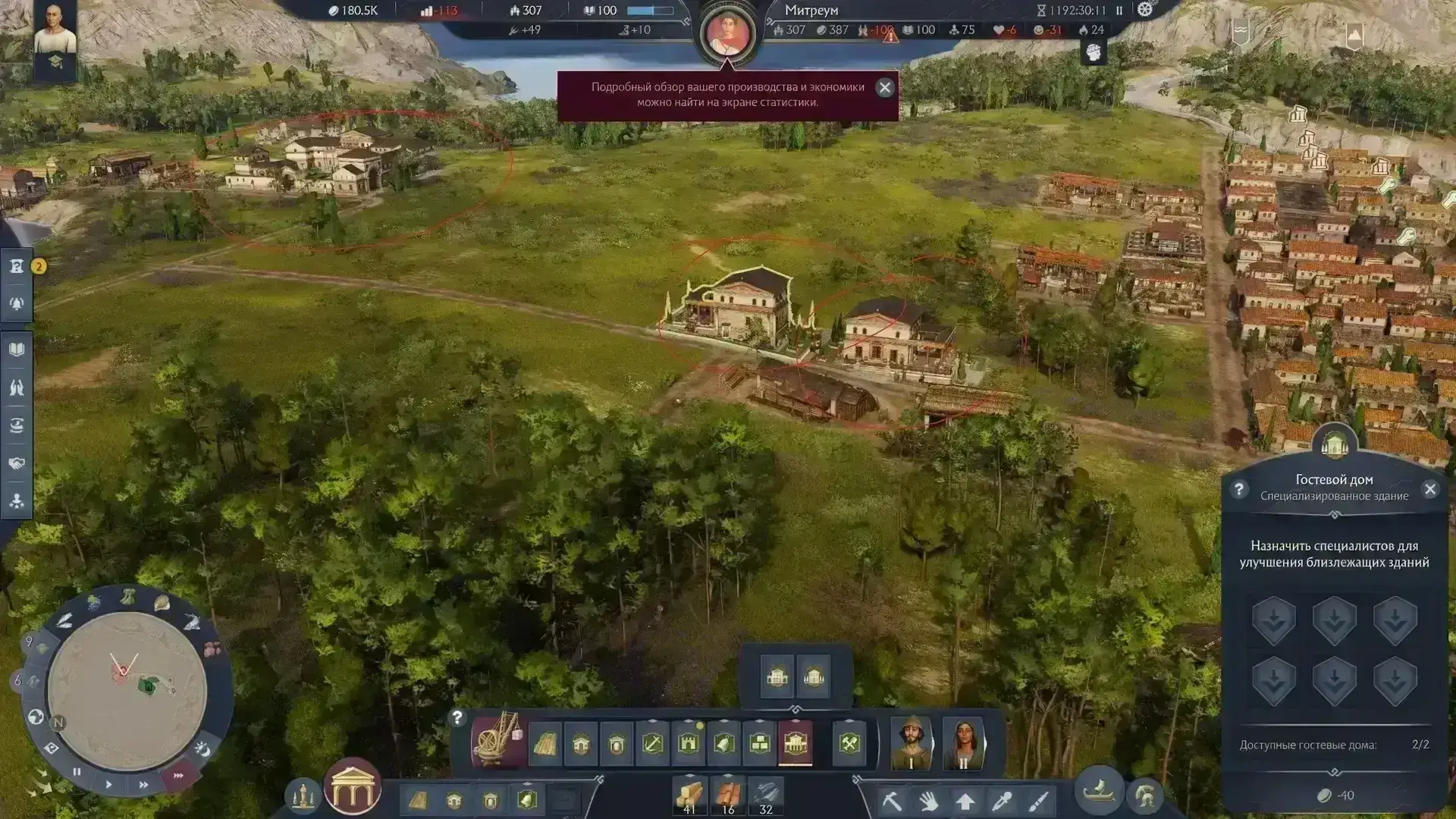Image resolution: width=1456 pixels, height=819 pixels.
Task: Pause the game speed
Action: point(77,772)
